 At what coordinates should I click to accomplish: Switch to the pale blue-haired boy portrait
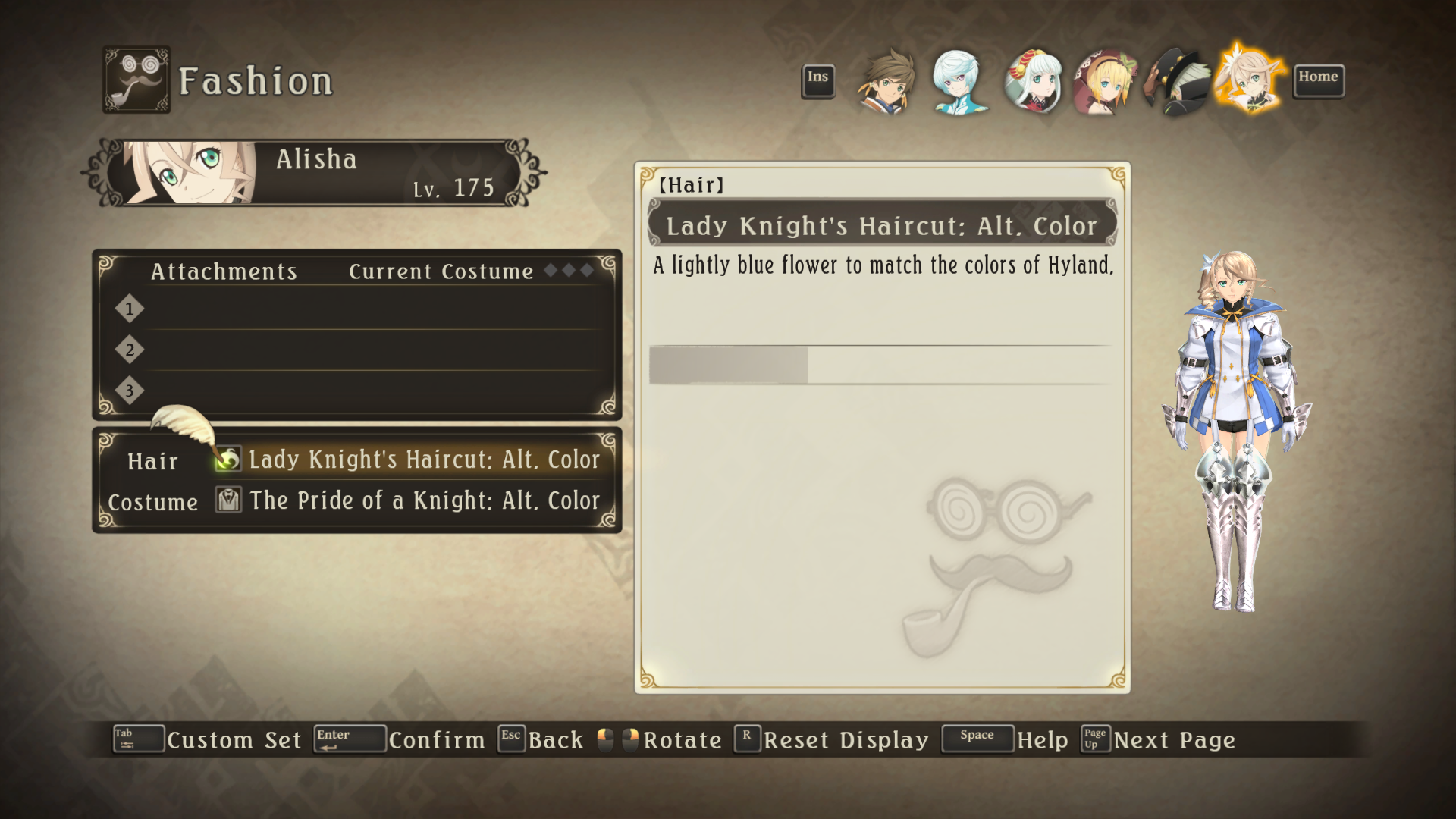click(959, 82)
